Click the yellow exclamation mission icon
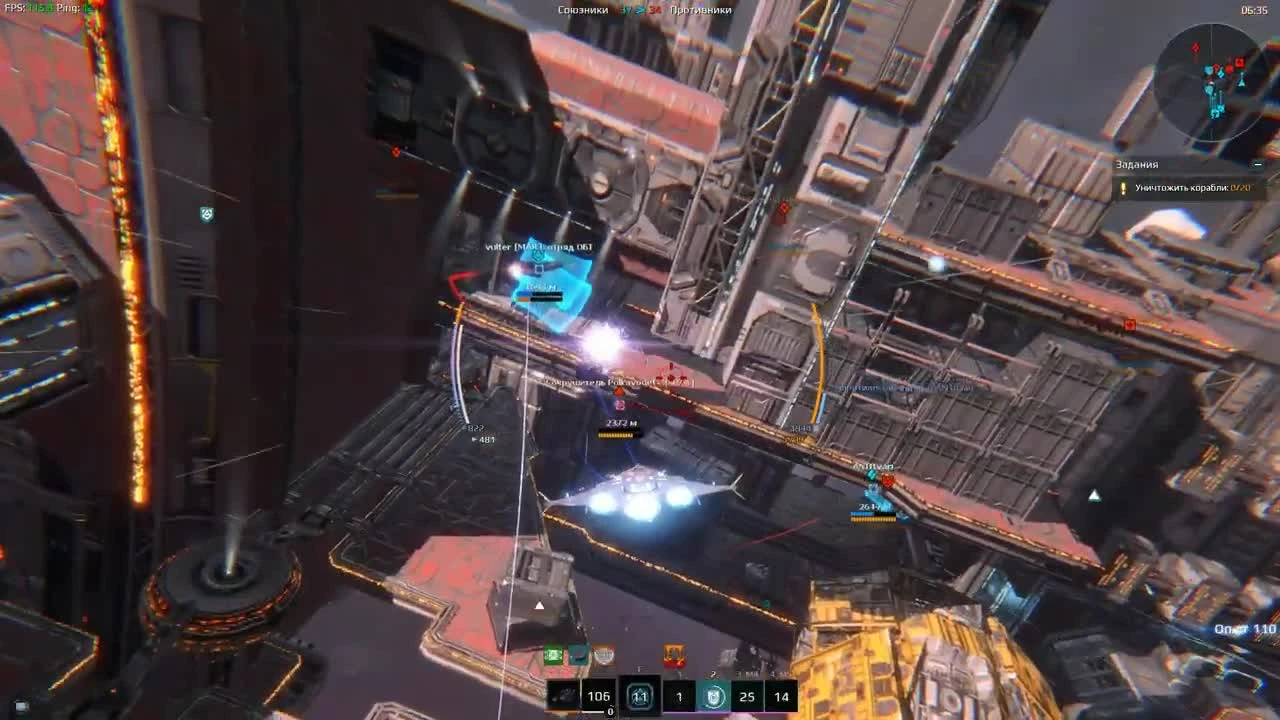This screenshot has height=720, width=1280. (x=1123, y=188)
